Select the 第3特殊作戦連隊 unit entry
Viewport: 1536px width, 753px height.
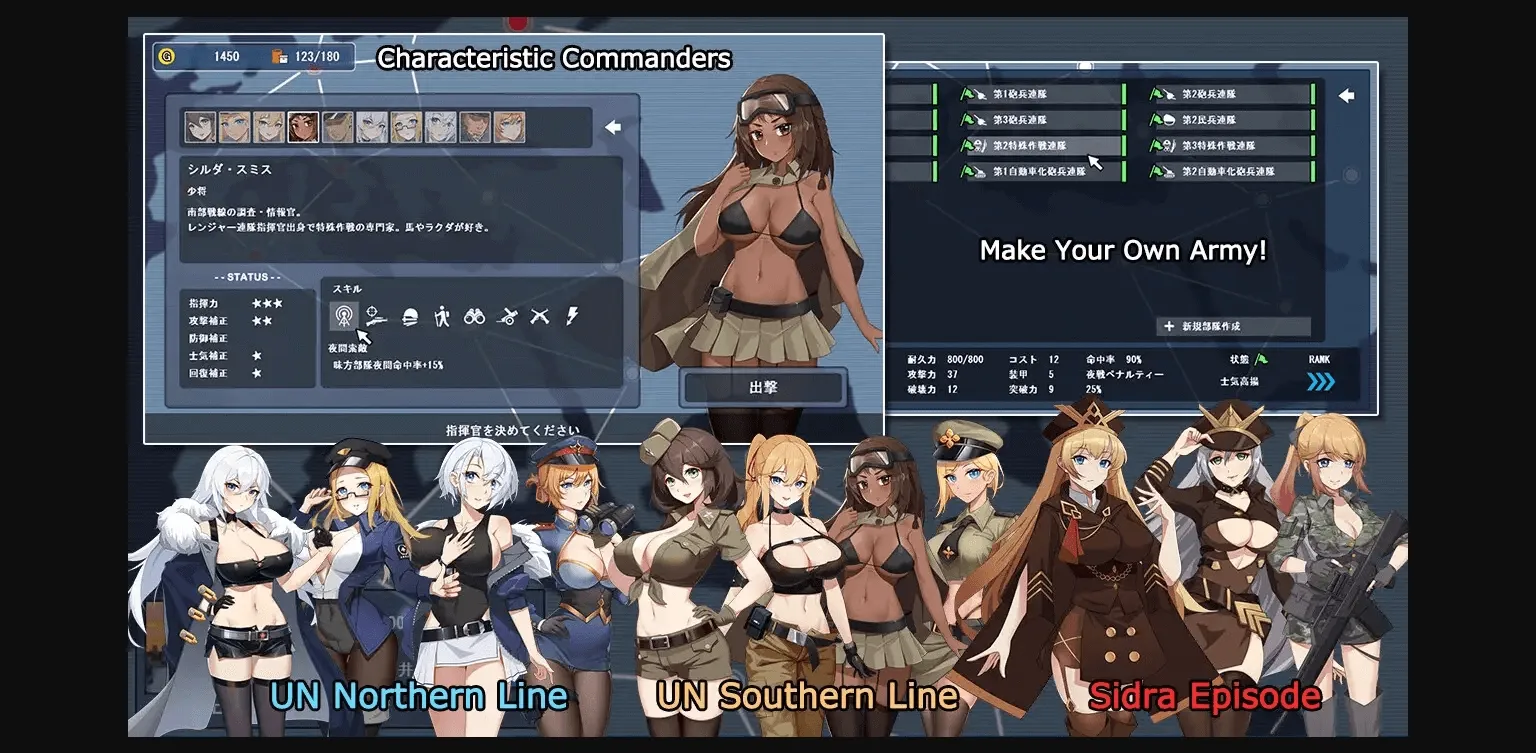(x=1220, y=144)
